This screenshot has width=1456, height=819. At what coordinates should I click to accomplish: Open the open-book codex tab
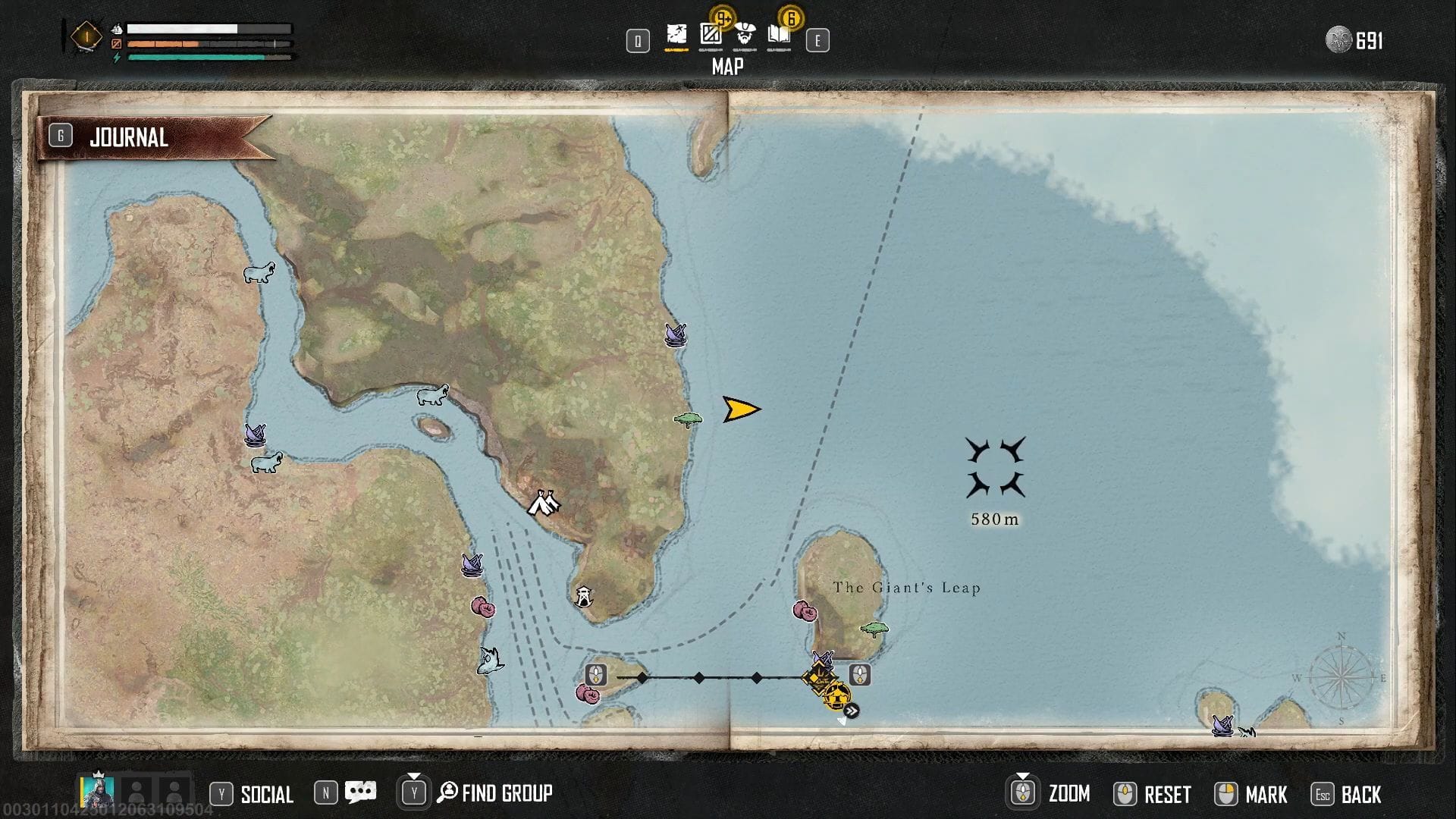click(x=779, y=35)
